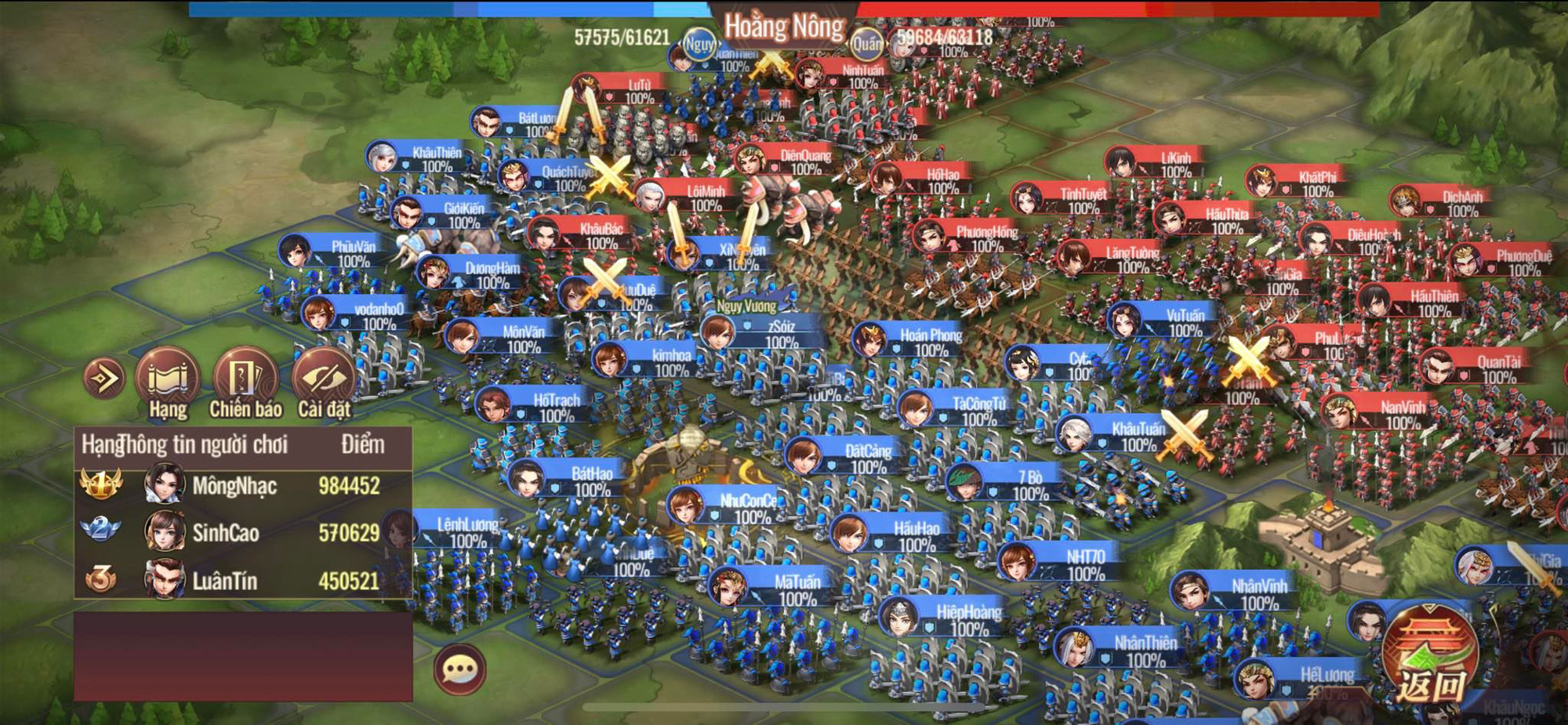
Task: Open the chat speech bubble
Action: click(459, 669)
